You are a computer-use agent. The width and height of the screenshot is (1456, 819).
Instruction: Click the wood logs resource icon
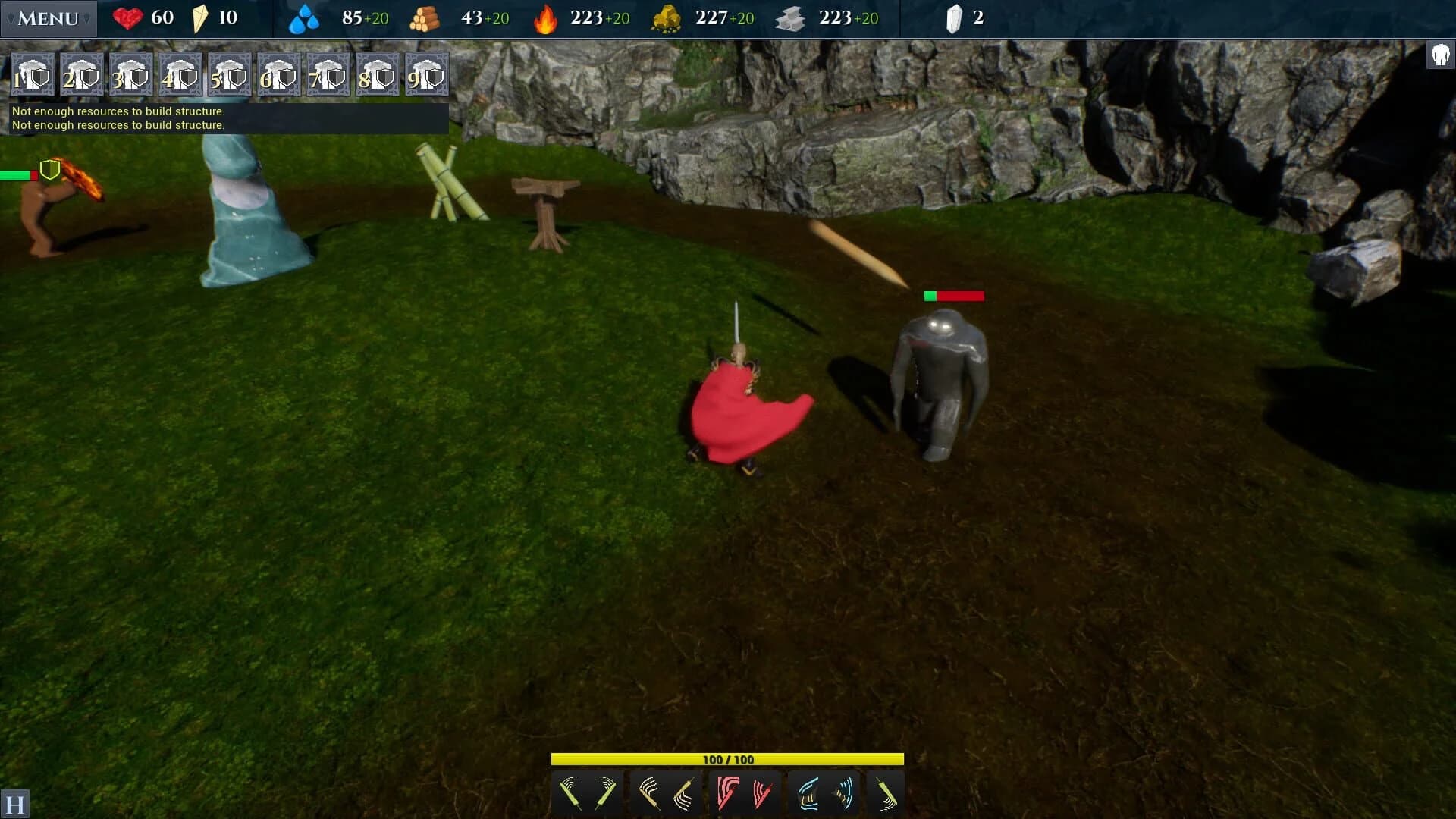(425, 18)
